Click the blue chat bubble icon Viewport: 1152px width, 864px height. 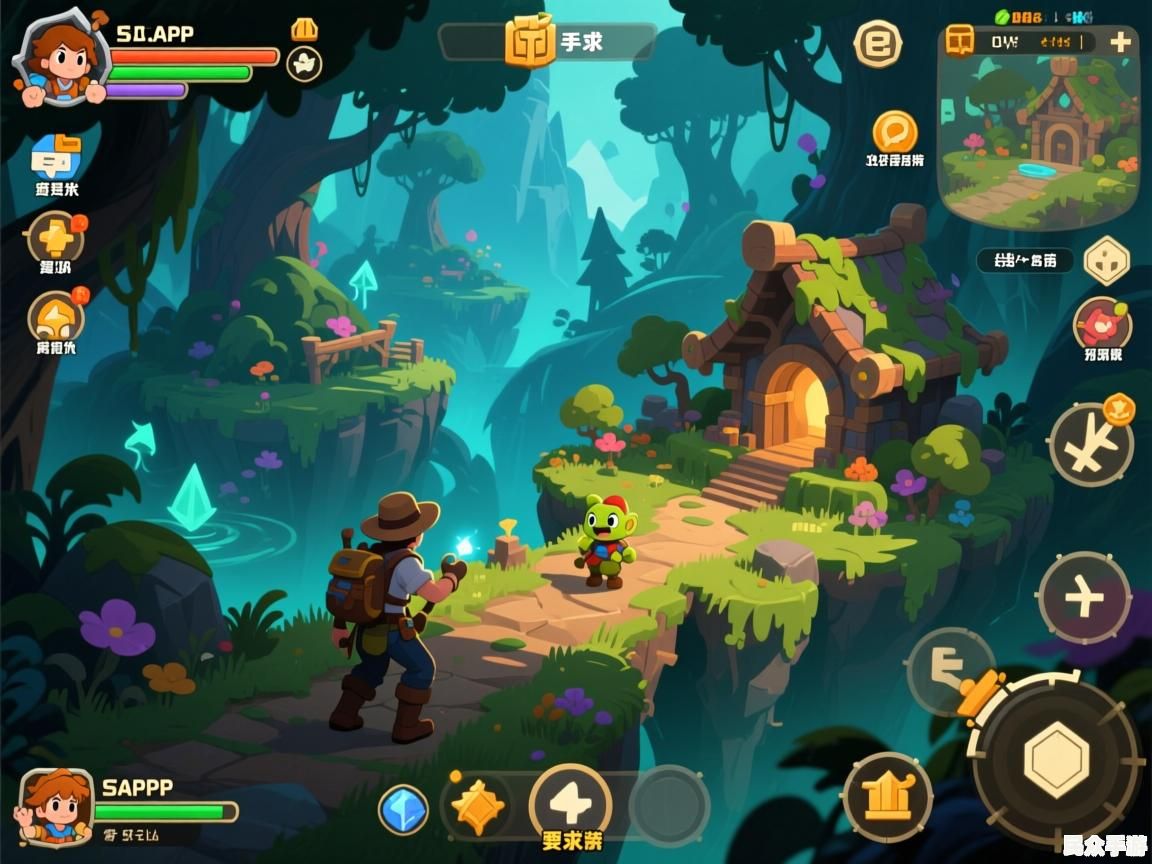click(56, 157)
